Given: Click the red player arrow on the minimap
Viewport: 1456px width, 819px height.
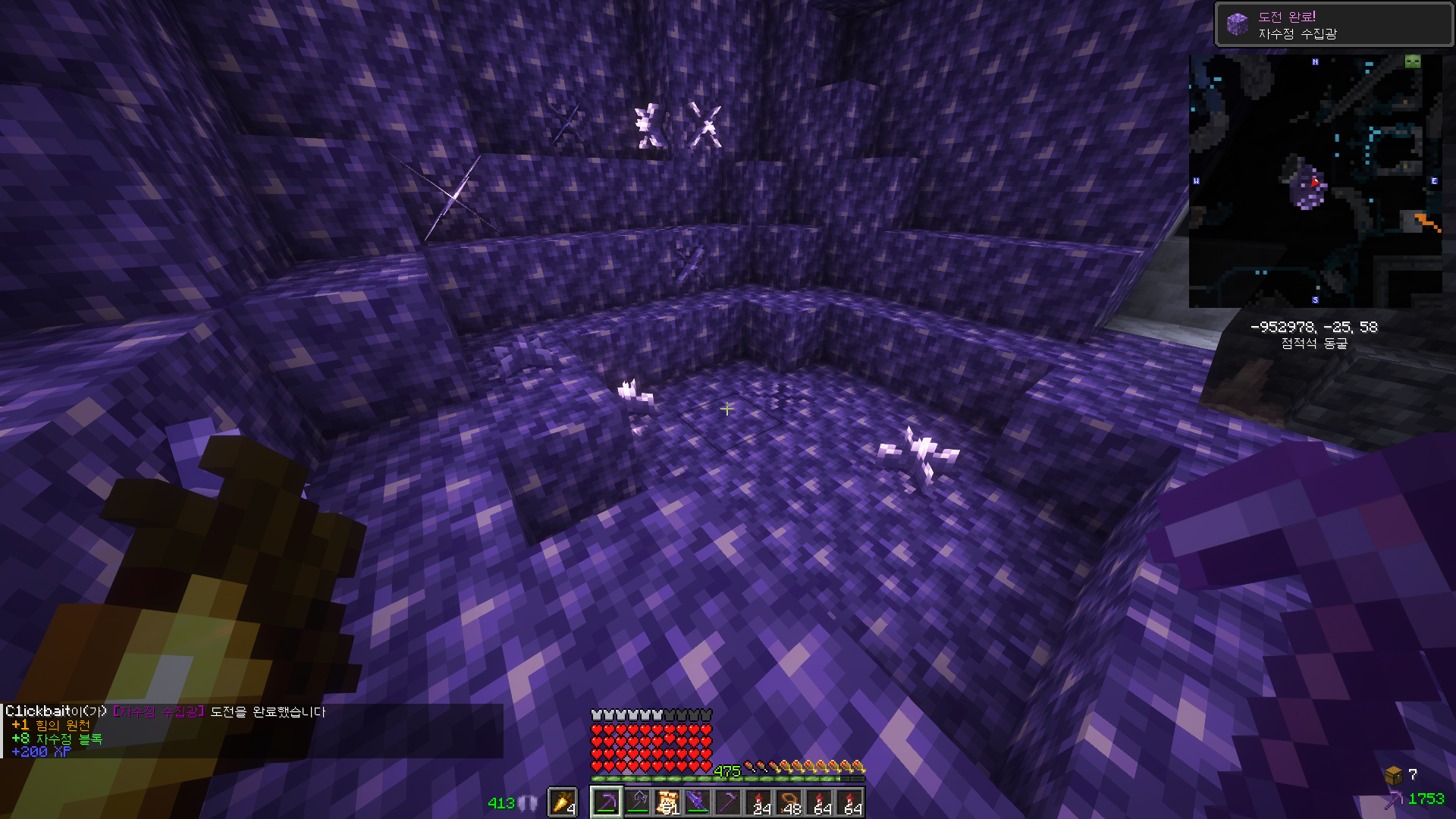Looking at the screenshot, I should pyautogui.click(x=1315, y=182).
